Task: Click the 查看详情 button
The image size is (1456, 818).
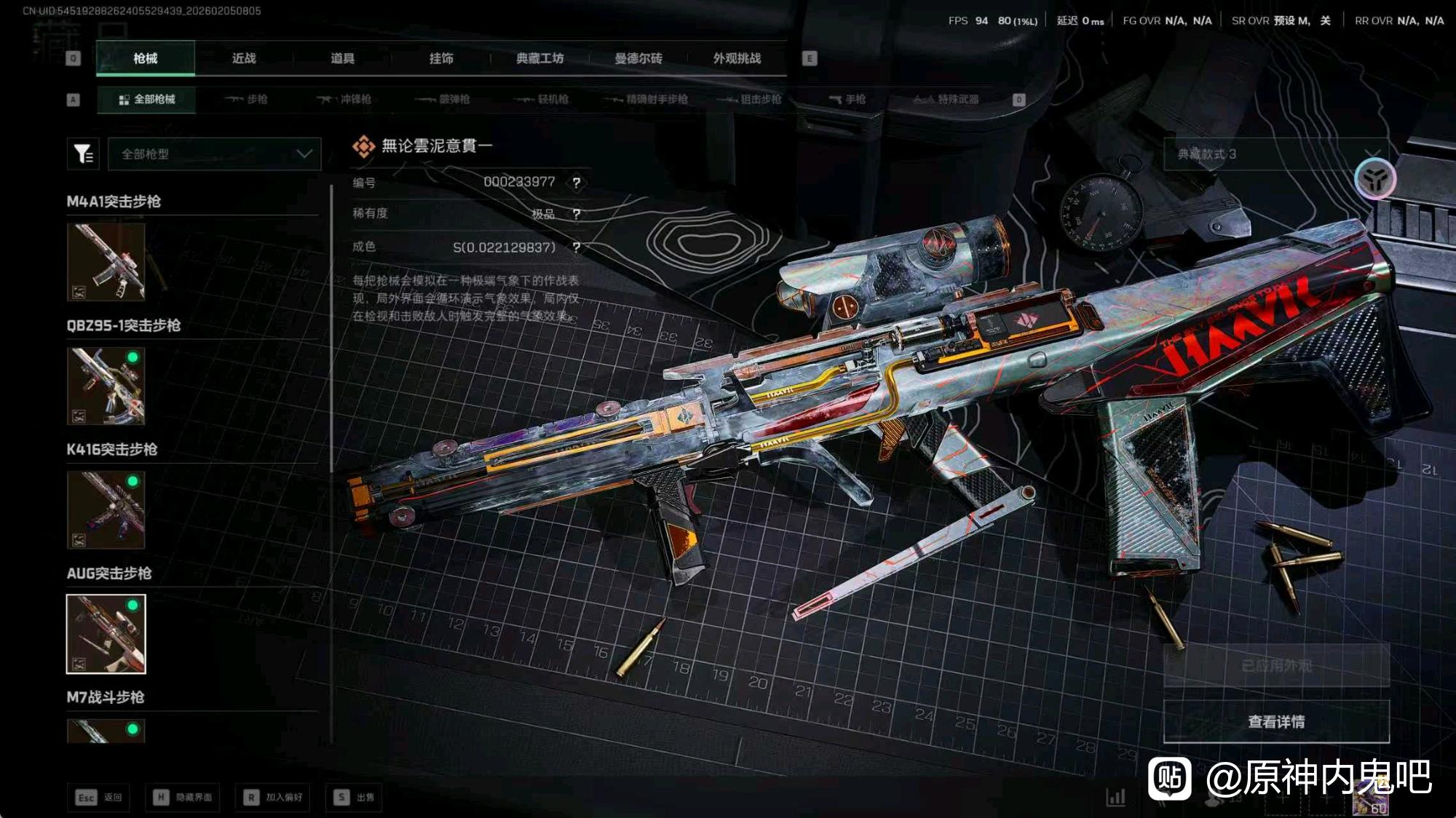Action: (x=1276, y=721)
